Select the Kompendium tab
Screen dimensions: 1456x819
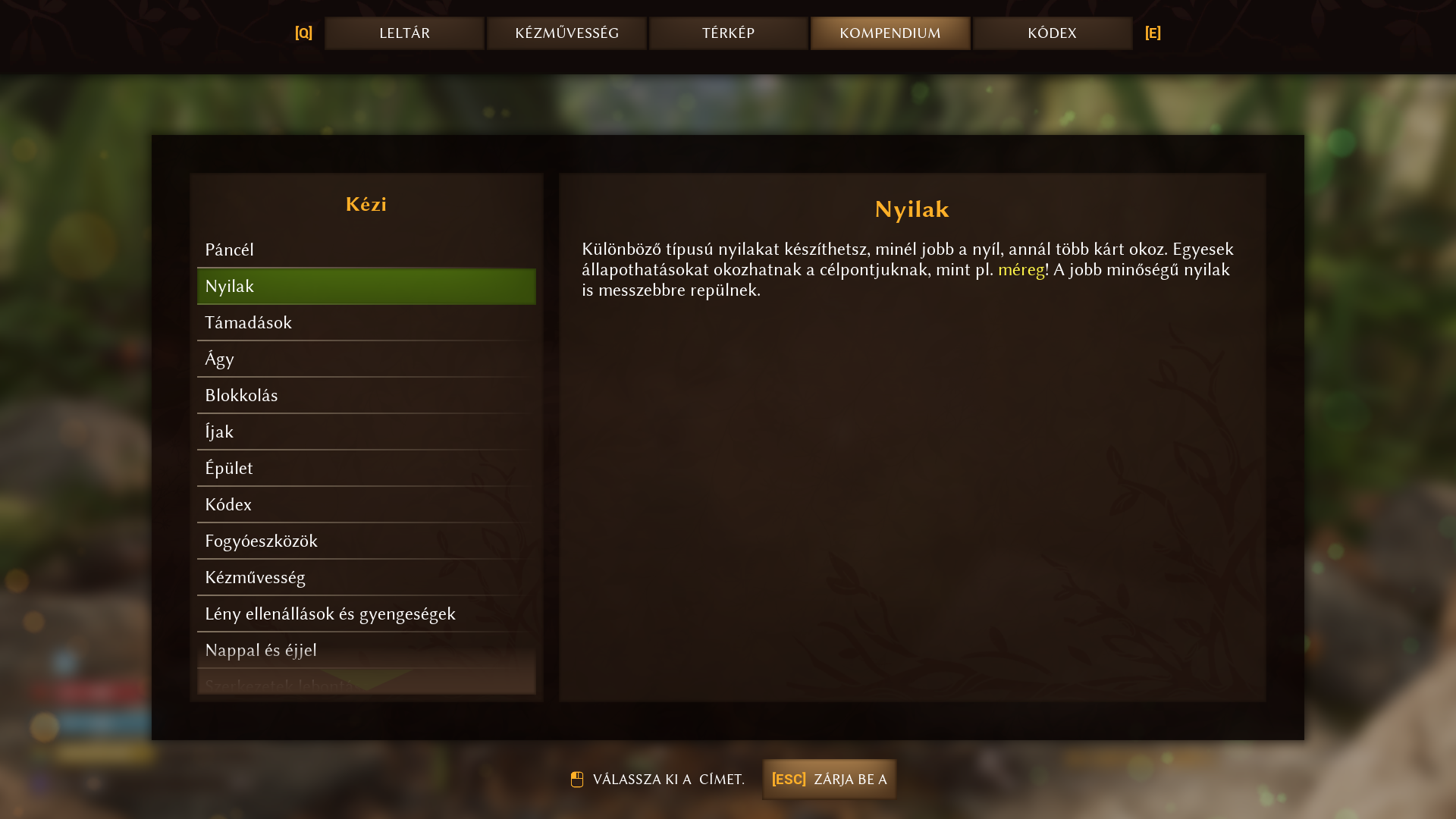[x=890, y=33]
